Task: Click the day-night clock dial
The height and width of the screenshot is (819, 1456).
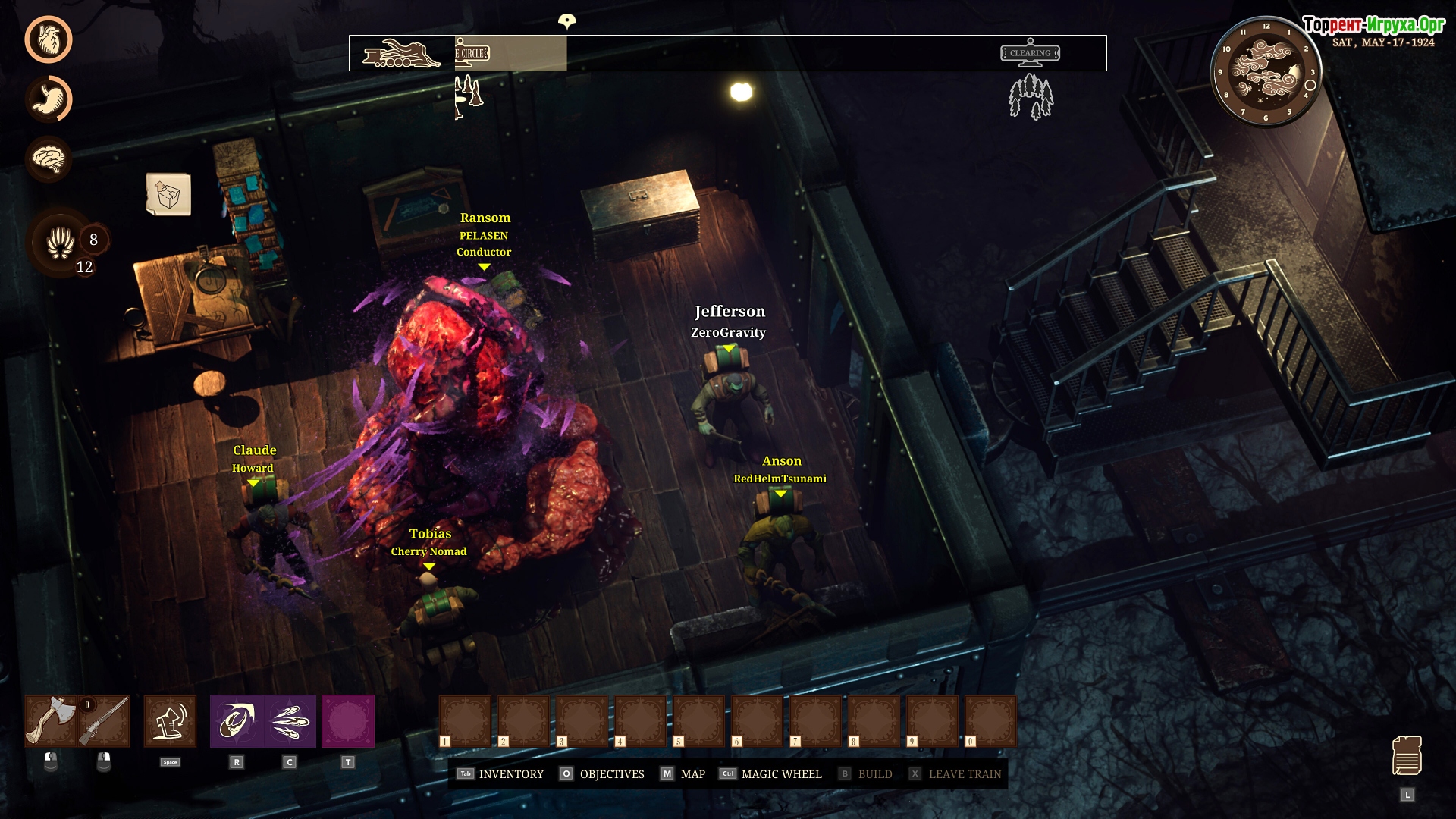Action: (1266, 72)
